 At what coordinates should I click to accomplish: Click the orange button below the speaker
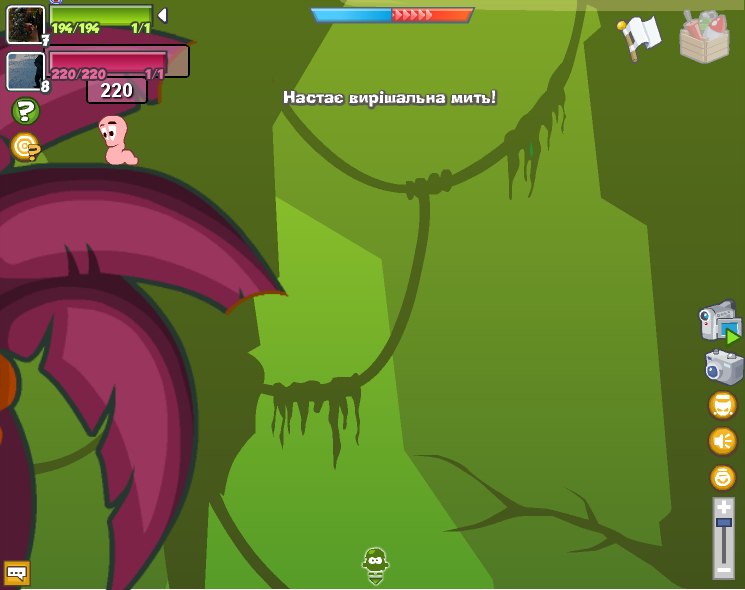pyautogui.click(x=722, y=477)
